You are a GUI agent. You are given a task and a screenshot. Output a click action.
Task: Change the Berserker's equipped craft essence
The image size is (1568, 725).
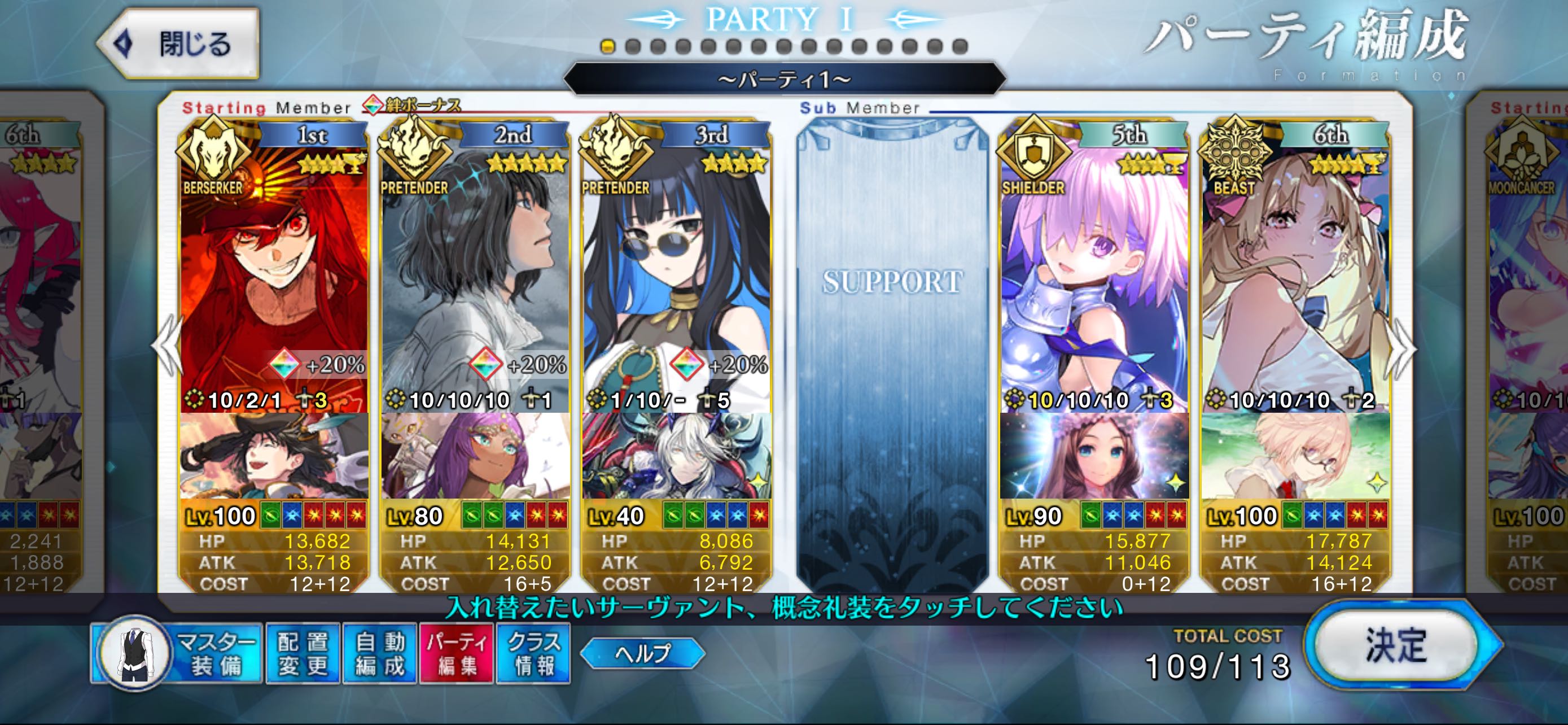pyautogui.click(x=274, y=457)
